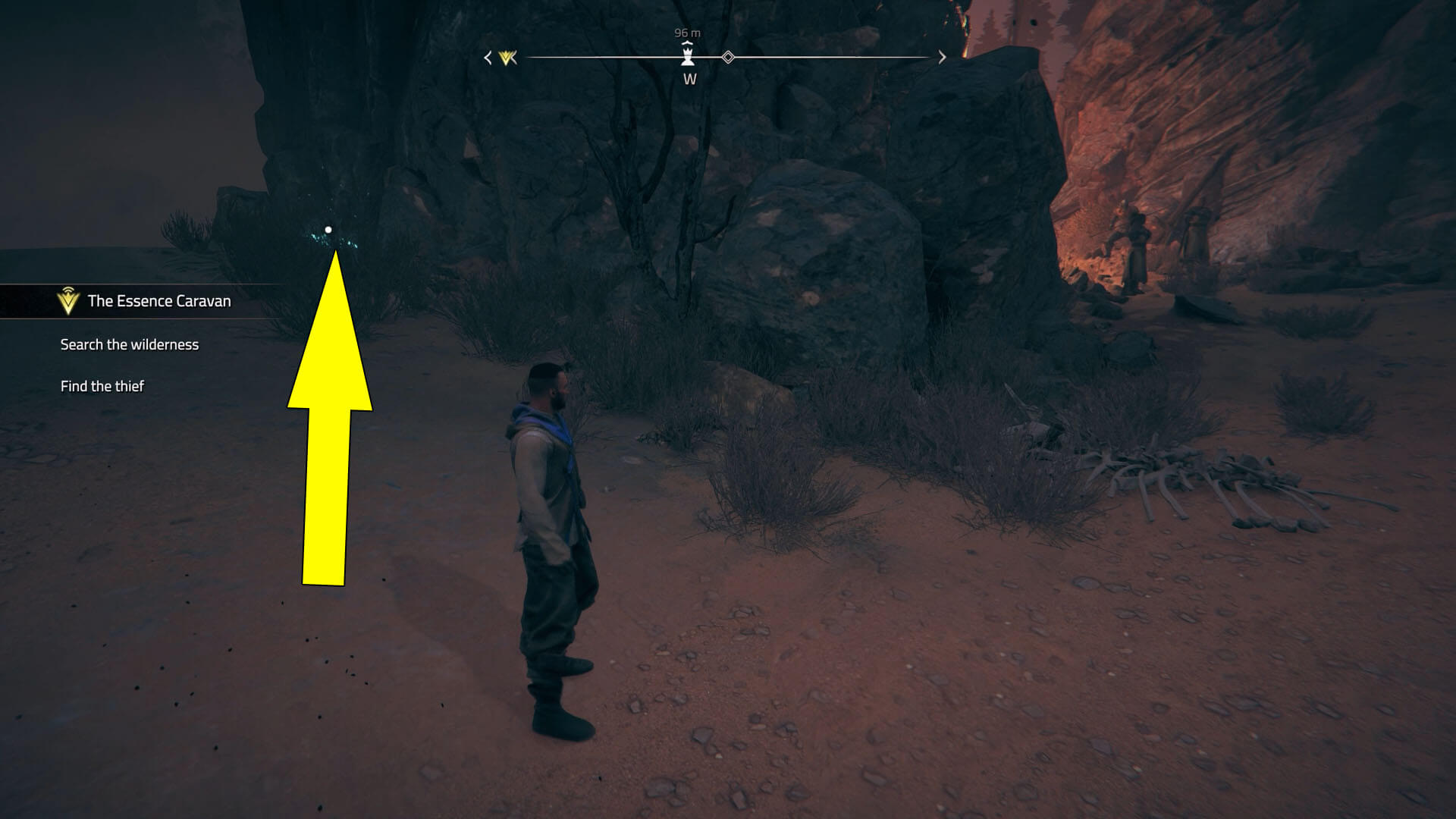The image size is (1456, 819).
Task: Click the diamond waypoint marker on the compass
Action: [728, 55]
